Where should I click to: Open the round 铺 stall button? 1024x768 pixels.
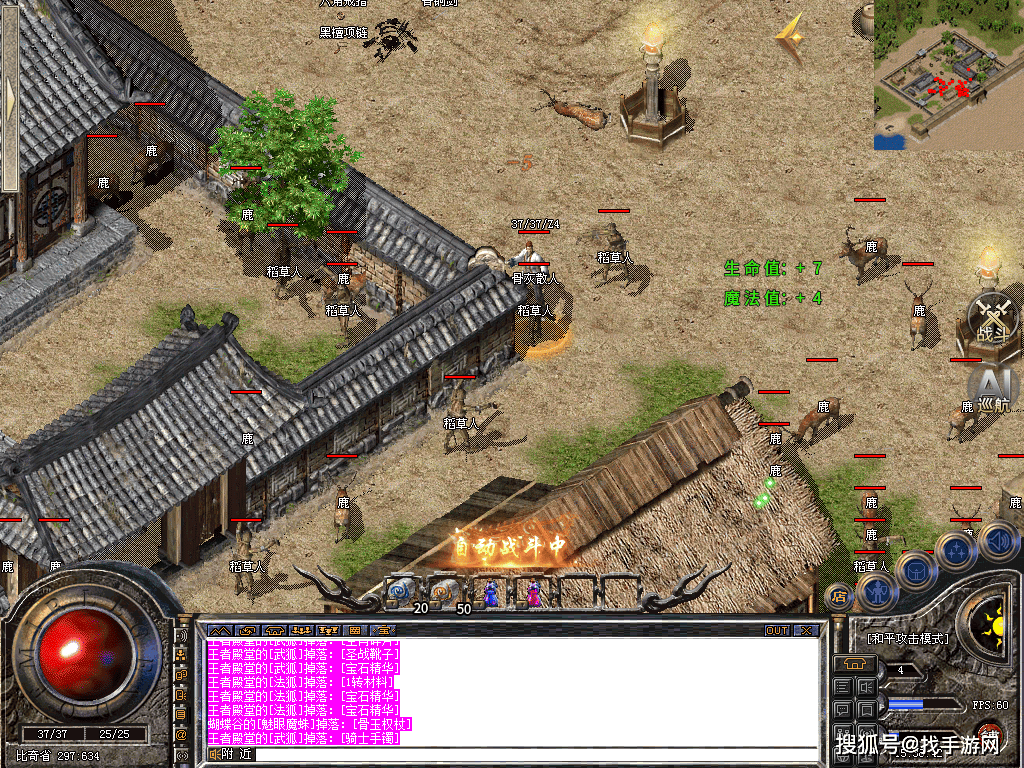tap(991, 735)
